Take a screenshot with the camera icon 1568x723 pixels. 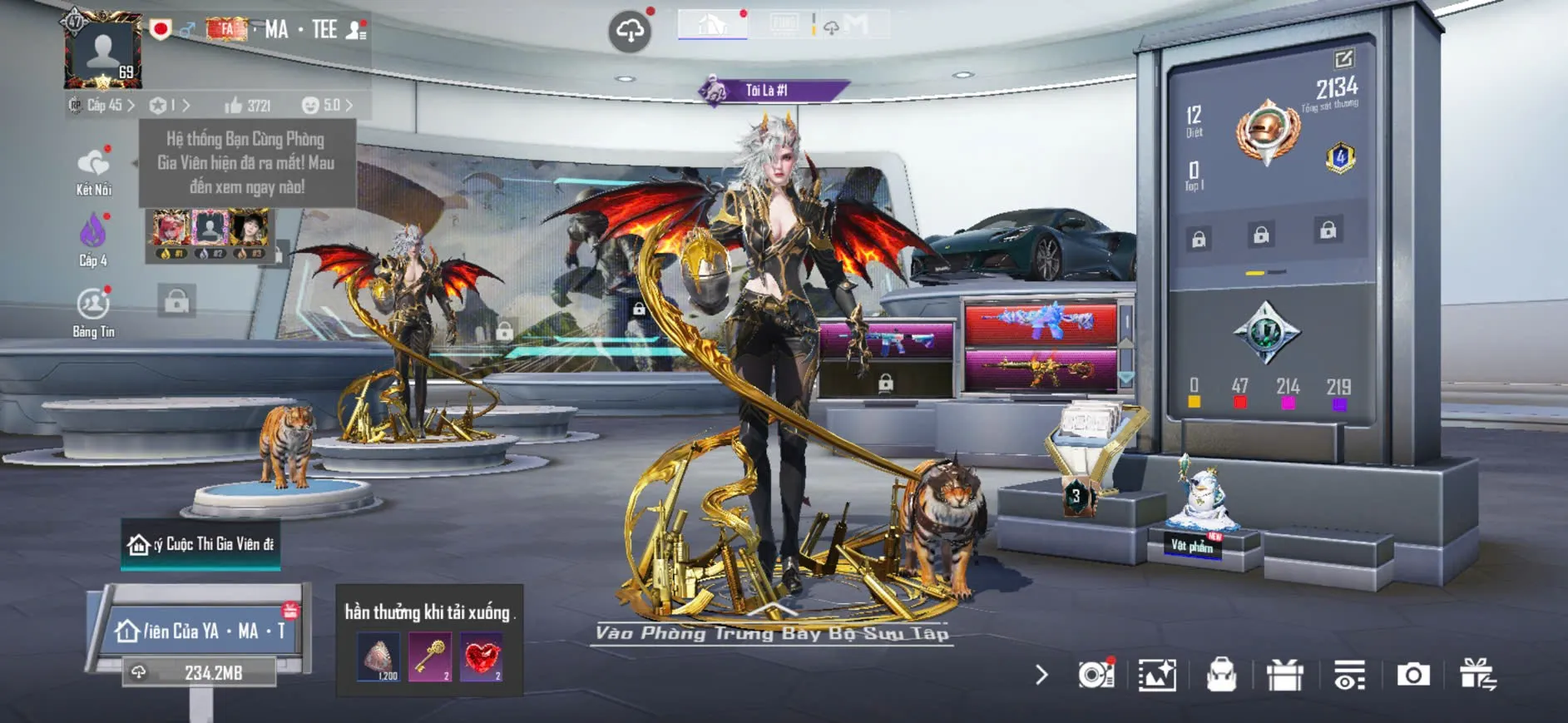click(x=1413, y=675)
